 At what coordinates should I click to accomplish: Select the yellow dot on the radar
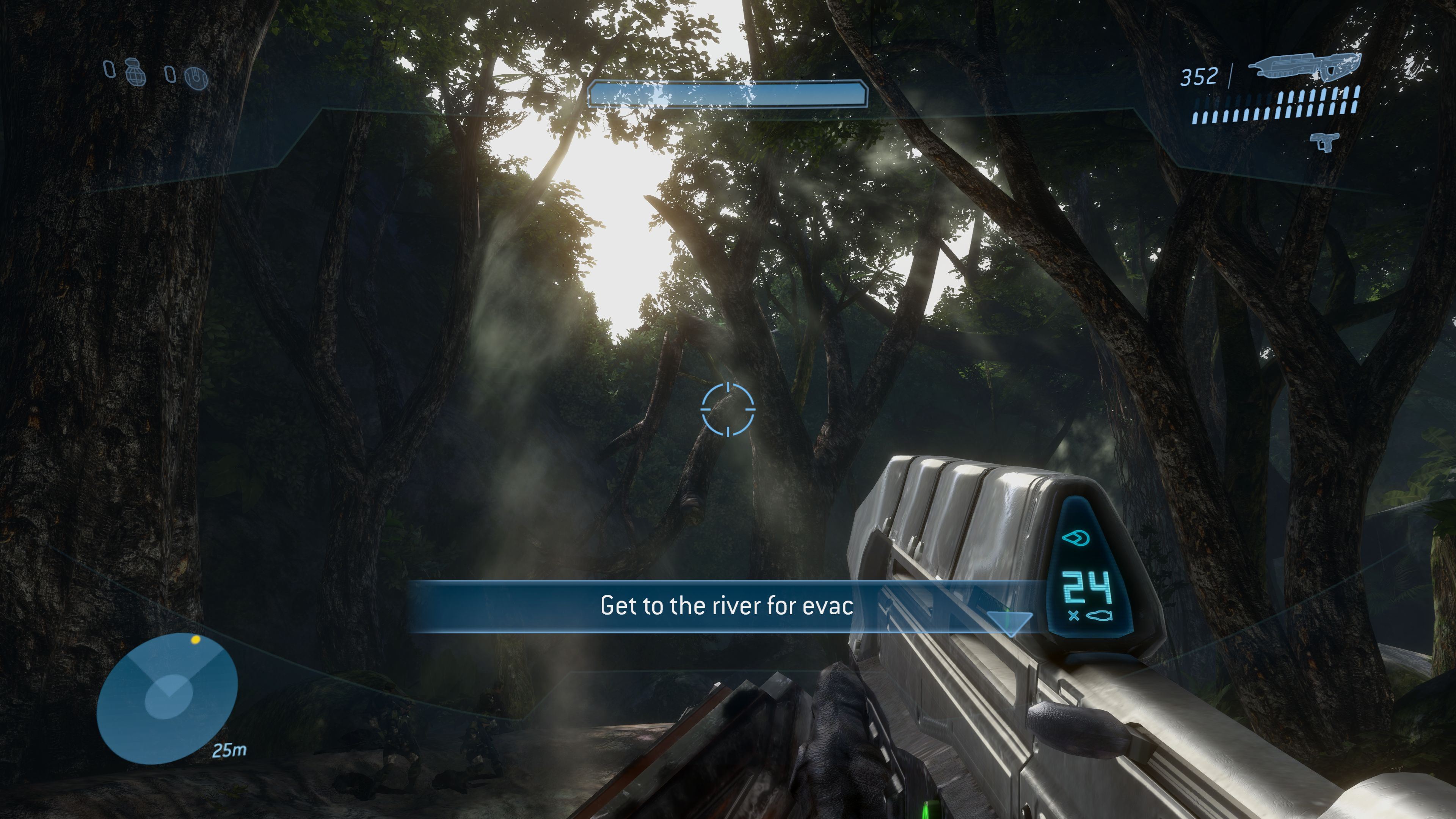(196, 640)
